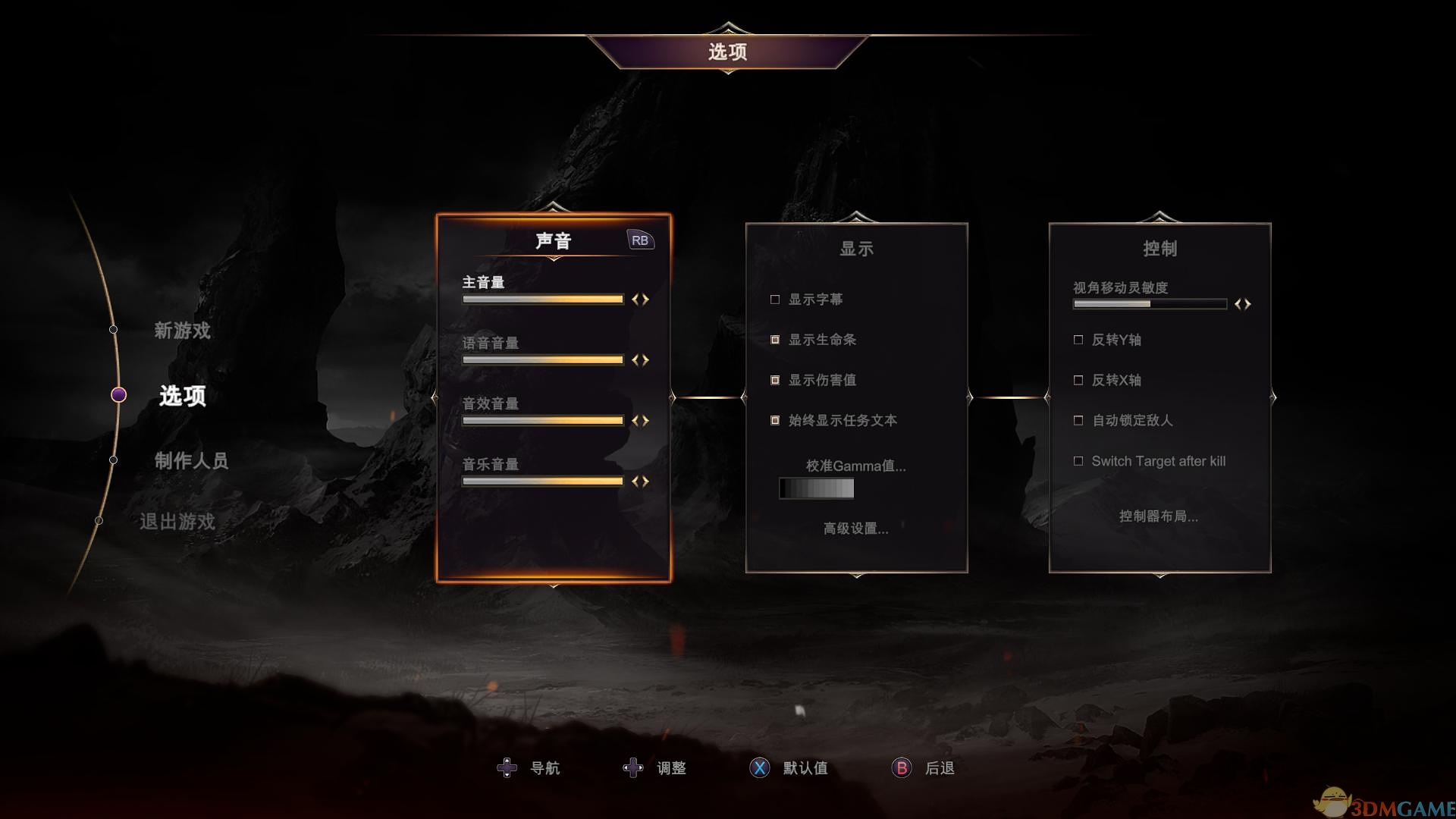The height and width of the screenshot is (819, 1456).
Task: Click the D-pad 调整 icon at bottom
Action: pyautogui.click(x=633, y=767)
